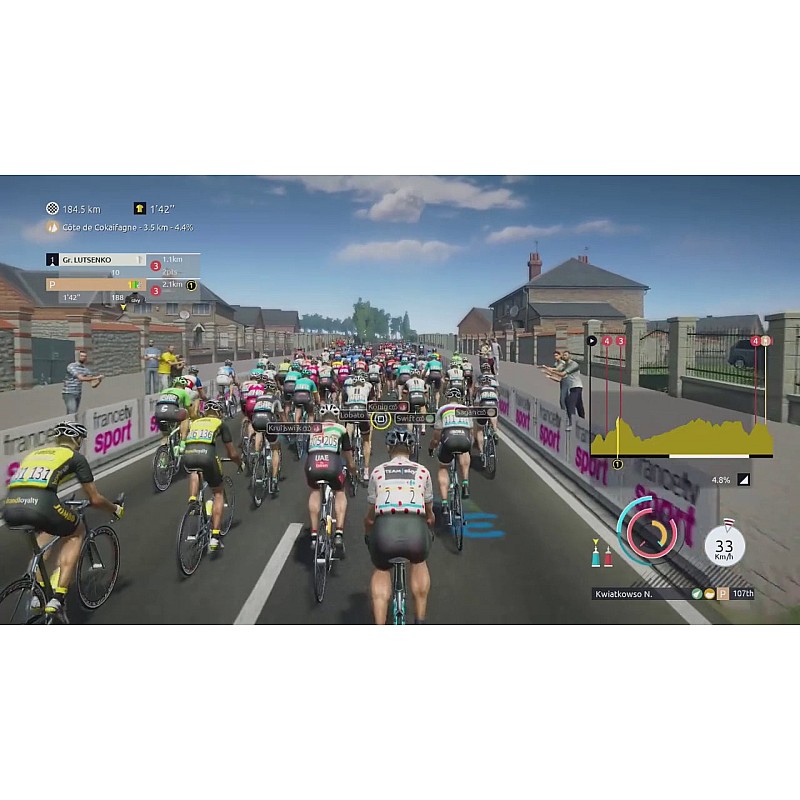The height and width of the screenshot is (800, 800).
Task: Use the red energy gel icon
Action: pyautogui.click(x=608, y=555)
